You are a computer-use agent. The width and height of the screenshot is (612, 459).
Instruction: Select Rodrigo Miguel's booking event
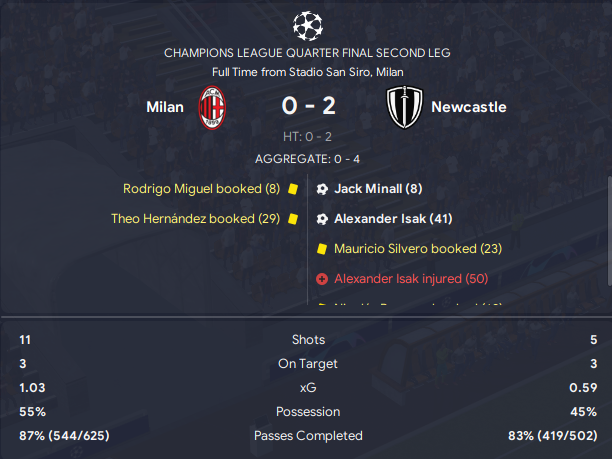201,188
